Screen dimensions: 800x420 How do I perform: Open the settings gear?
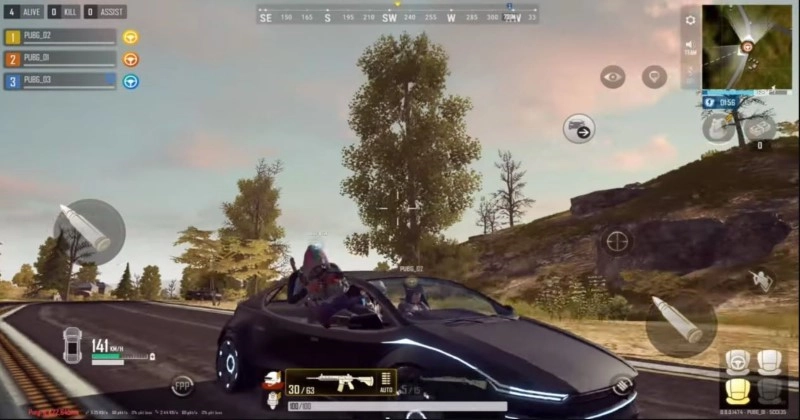(690, 20)
